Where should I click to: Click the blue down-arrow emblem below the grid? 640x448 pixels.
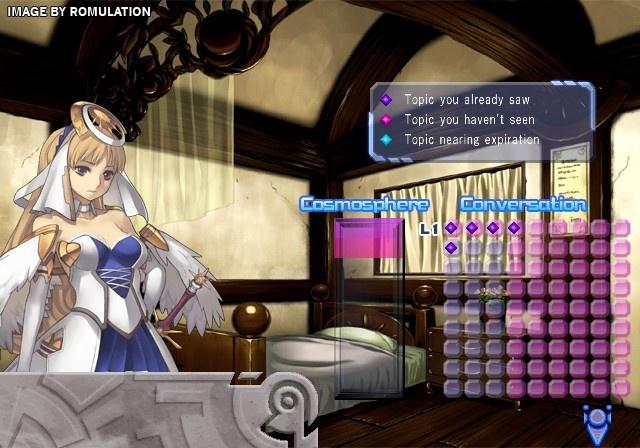pos(597,421)
